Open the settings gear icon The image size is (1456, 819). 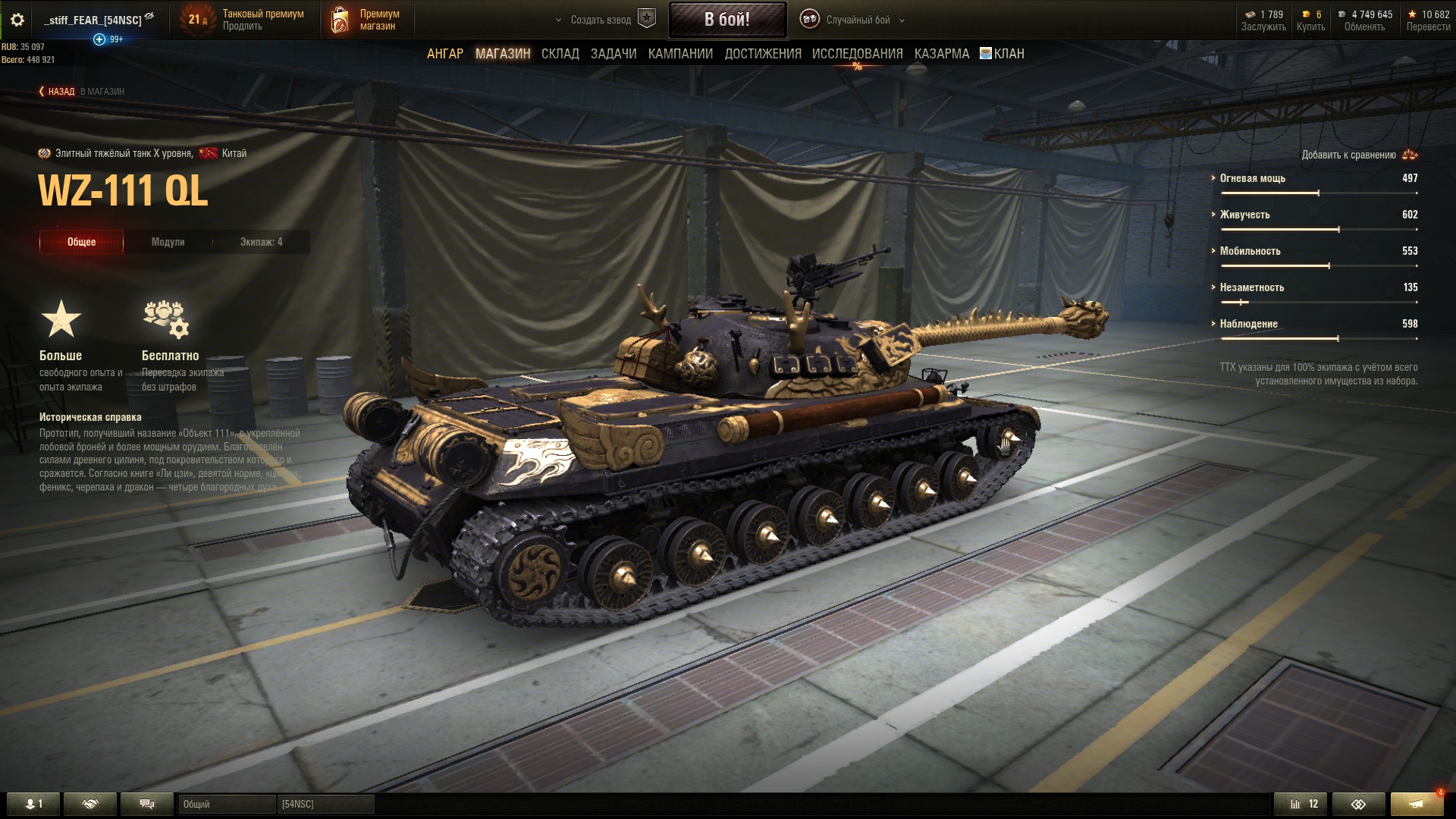[x=17, y=20]
